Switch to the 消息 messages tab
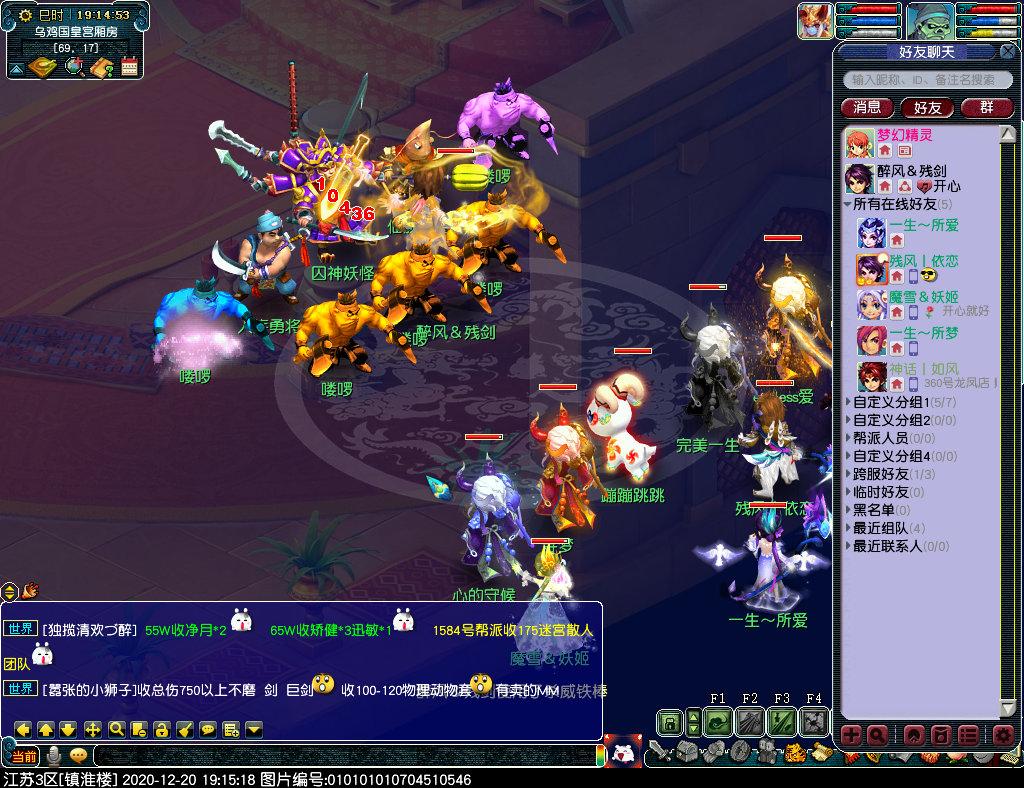Image resolution: width=1024 pixels, height=788 pixels. [x=868, y=107]
